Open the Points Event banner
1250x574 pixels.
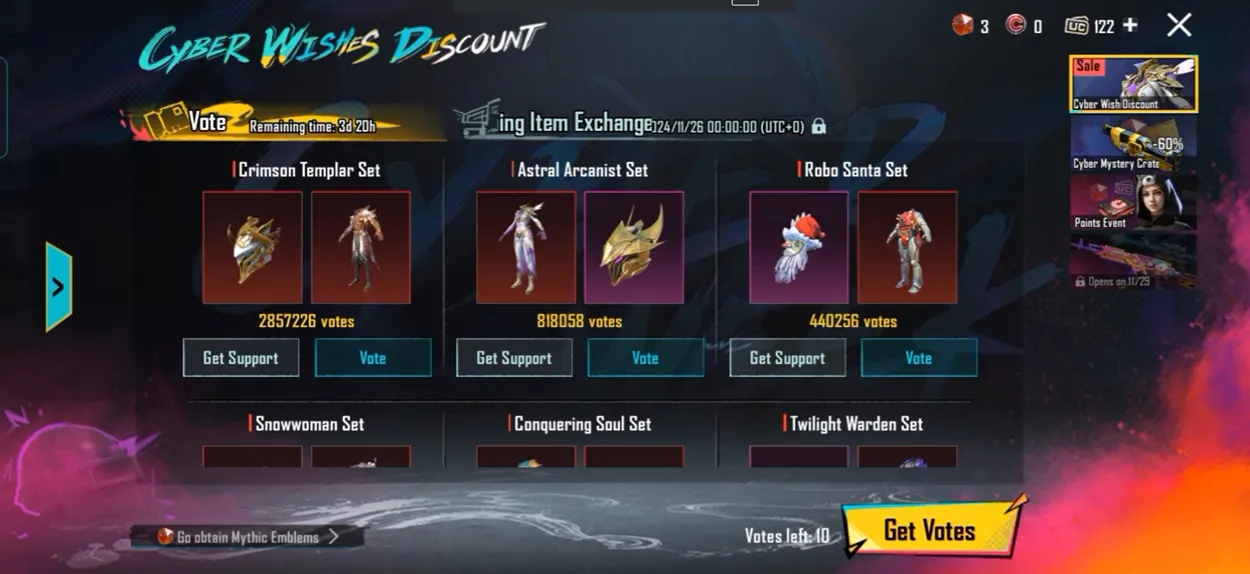click(x=1133, y=203)
